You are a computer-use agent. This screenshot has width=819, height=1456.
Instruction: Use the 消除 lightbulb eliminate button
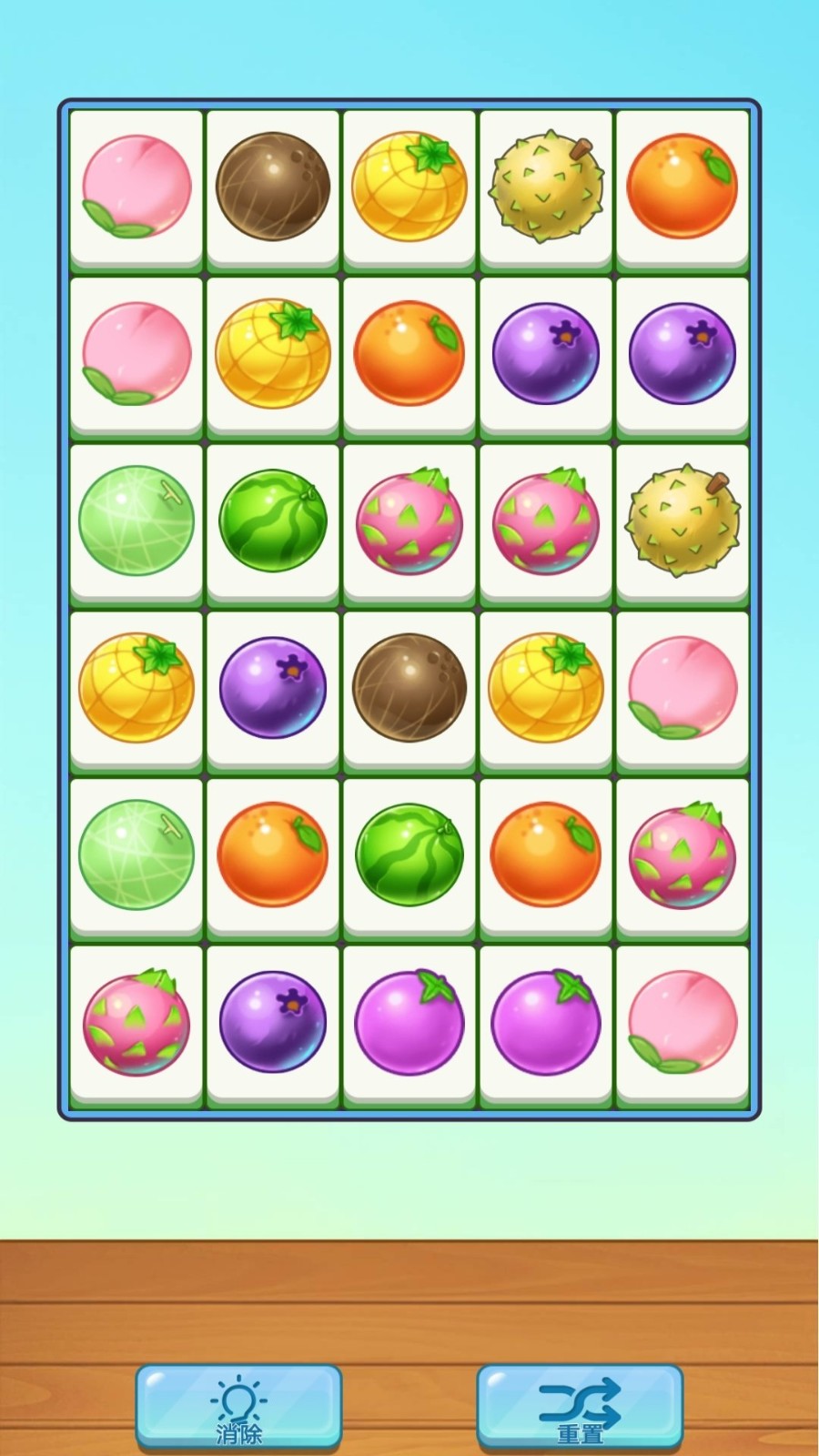(238, 1407)
